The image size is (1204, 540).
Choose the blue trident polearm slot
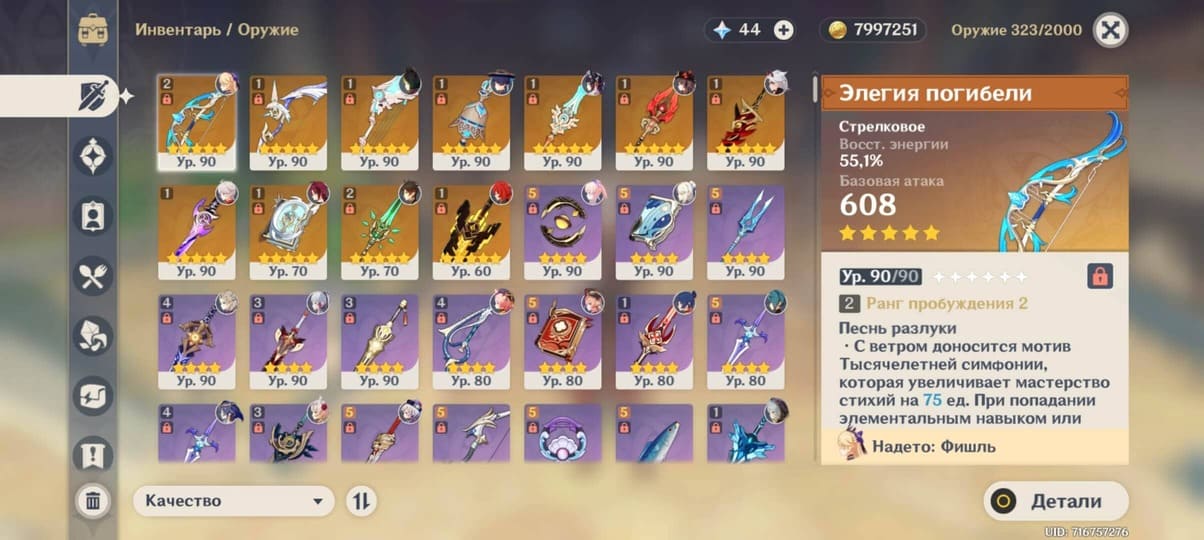(746, 230)
